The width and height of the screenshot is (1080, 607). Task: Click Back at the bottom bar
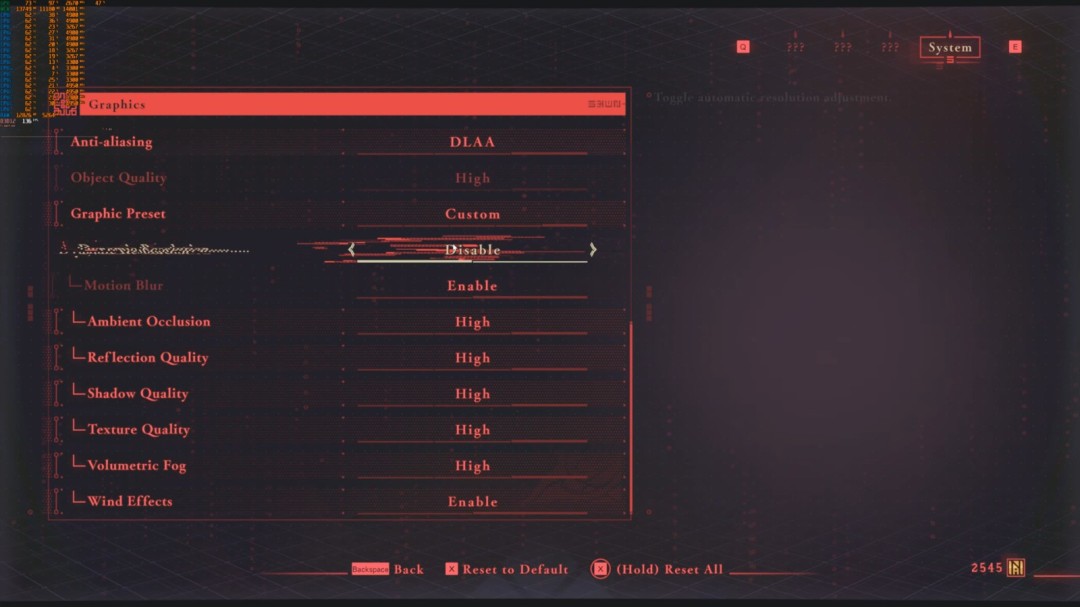click(408, 570)
